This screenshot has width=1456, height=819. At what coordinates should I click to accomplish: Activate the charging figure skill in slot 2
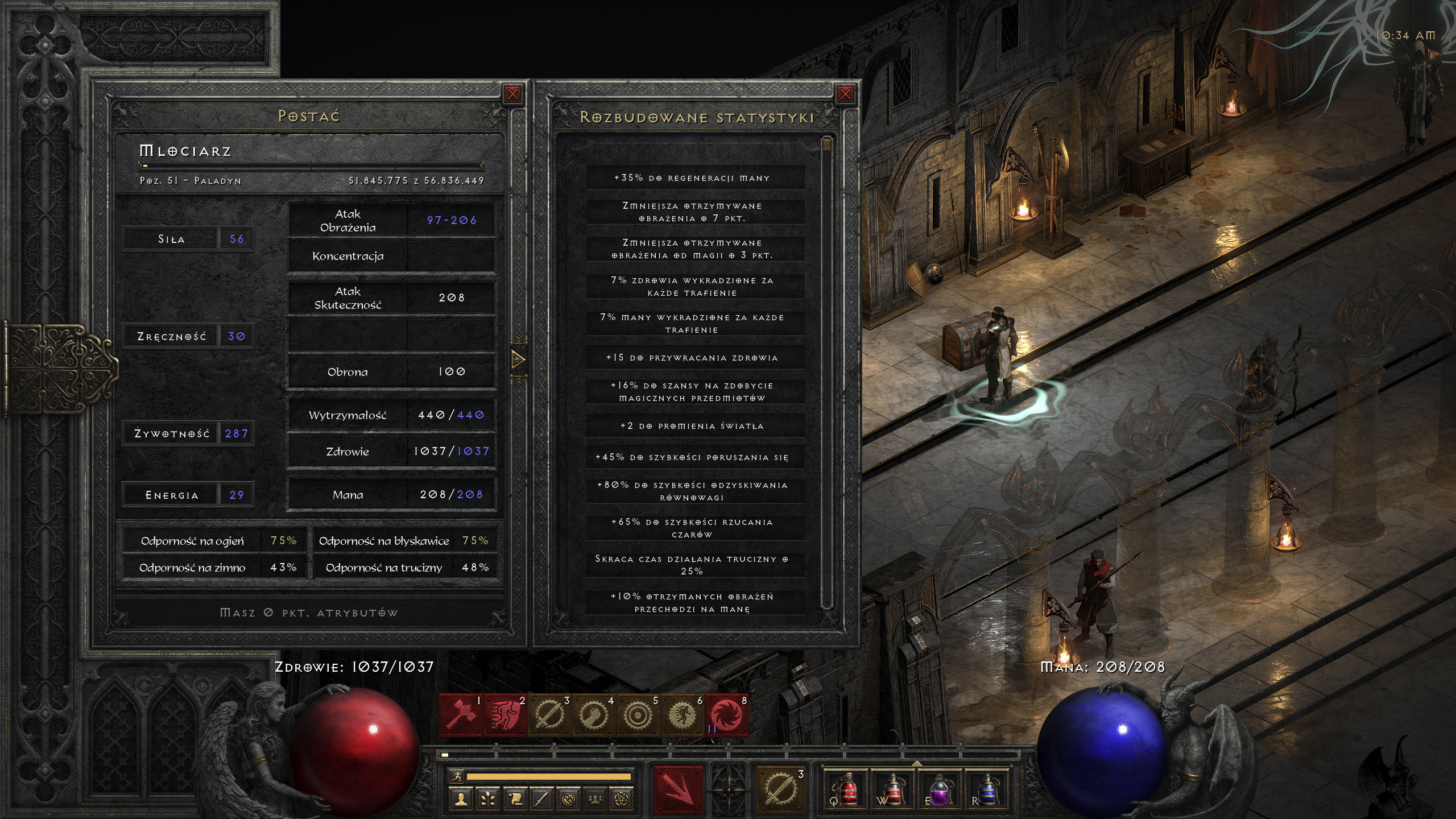505,715
